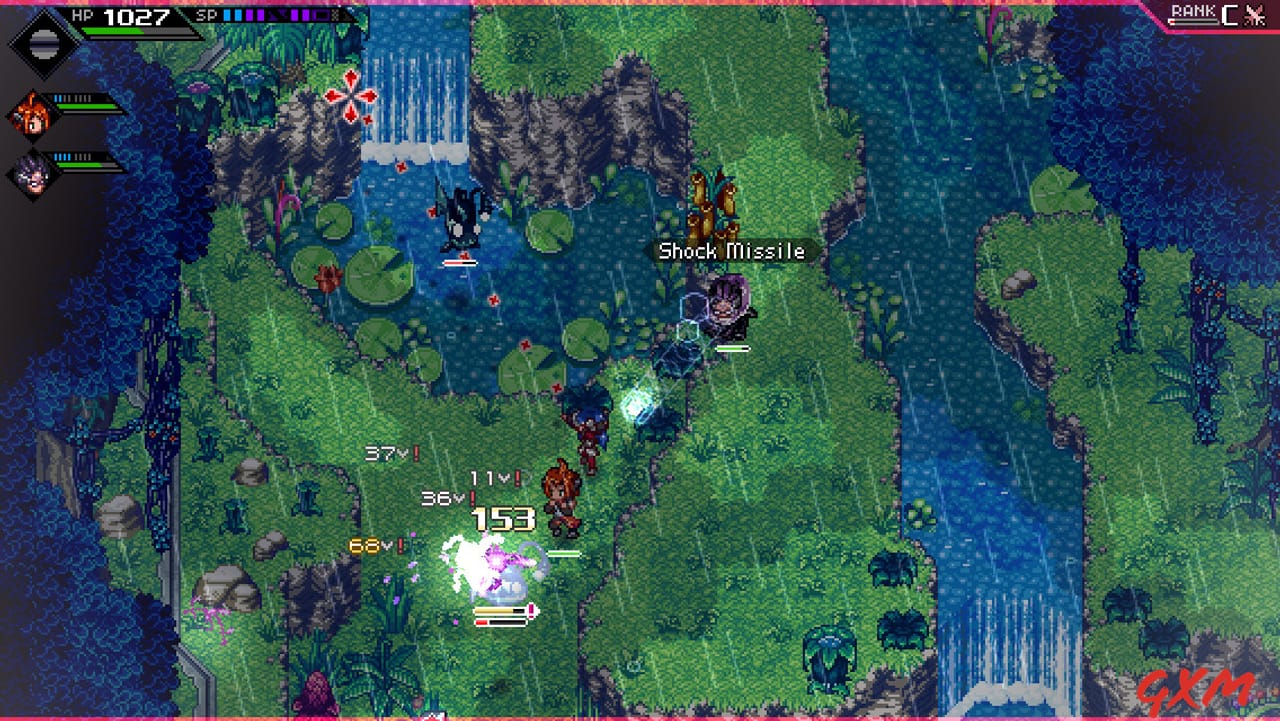Click the SP label in the top bar
The image size is (1280, 721).
point(206,14)
